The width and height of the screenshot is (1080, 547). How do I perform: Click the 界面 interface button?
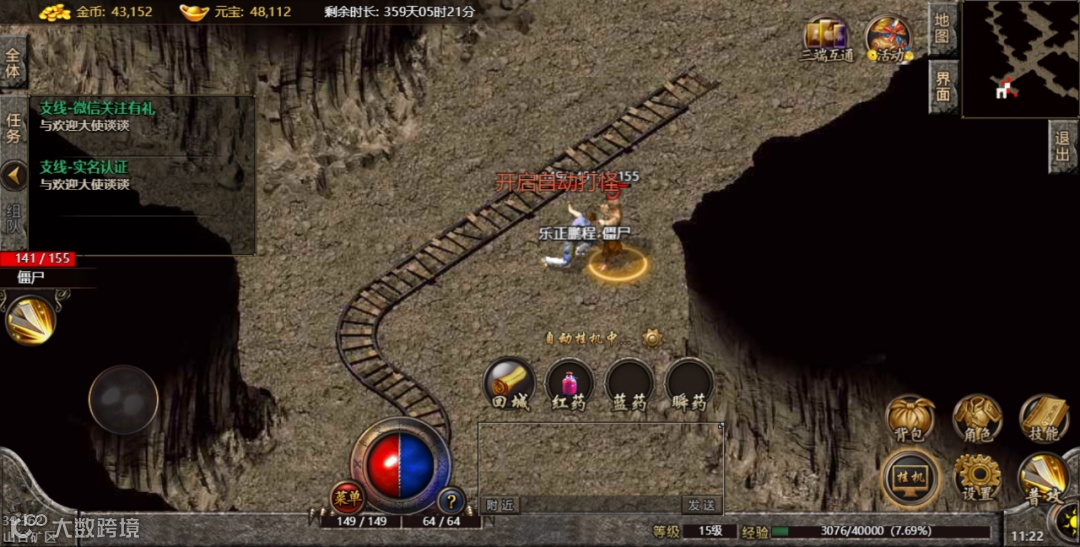[x=942, y=87]
